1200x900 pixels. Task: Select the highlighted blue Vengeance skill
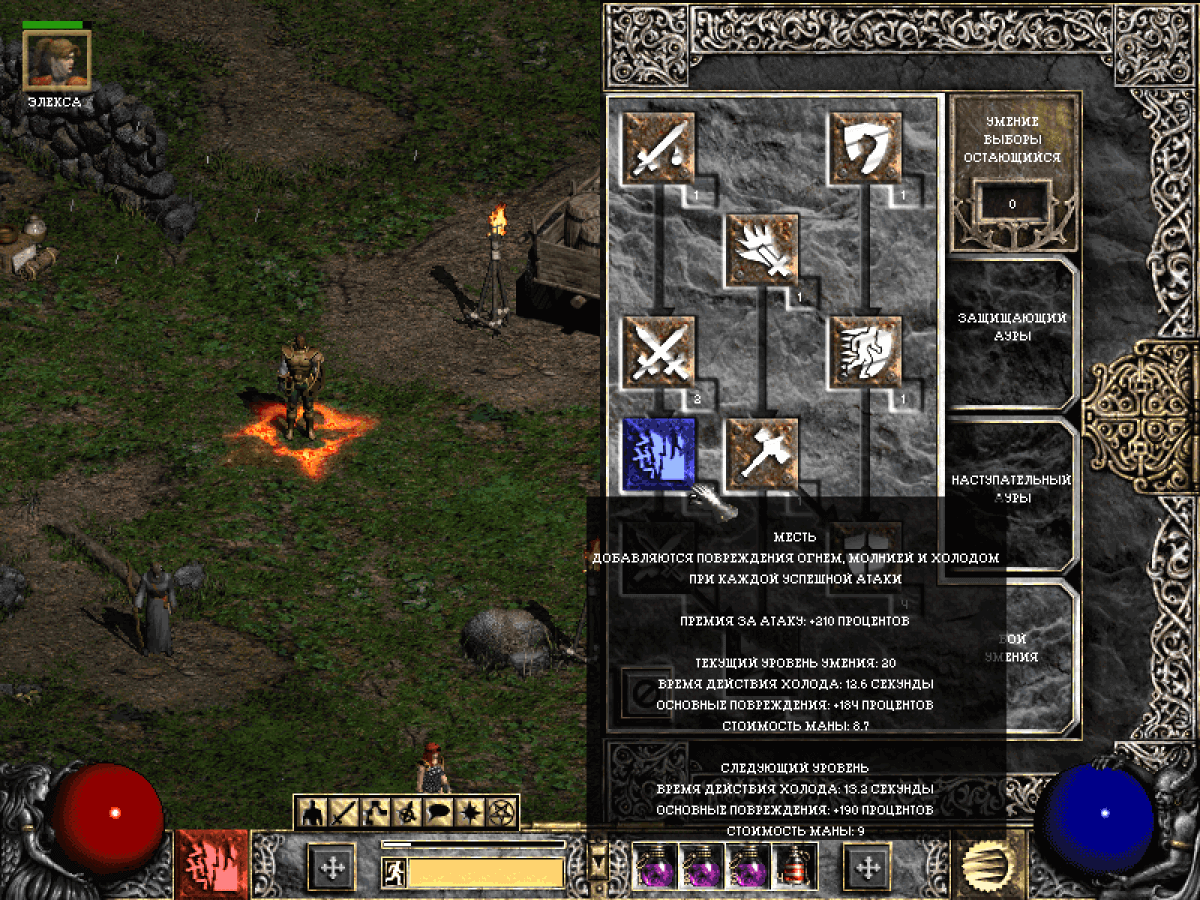tap(659, 454)
